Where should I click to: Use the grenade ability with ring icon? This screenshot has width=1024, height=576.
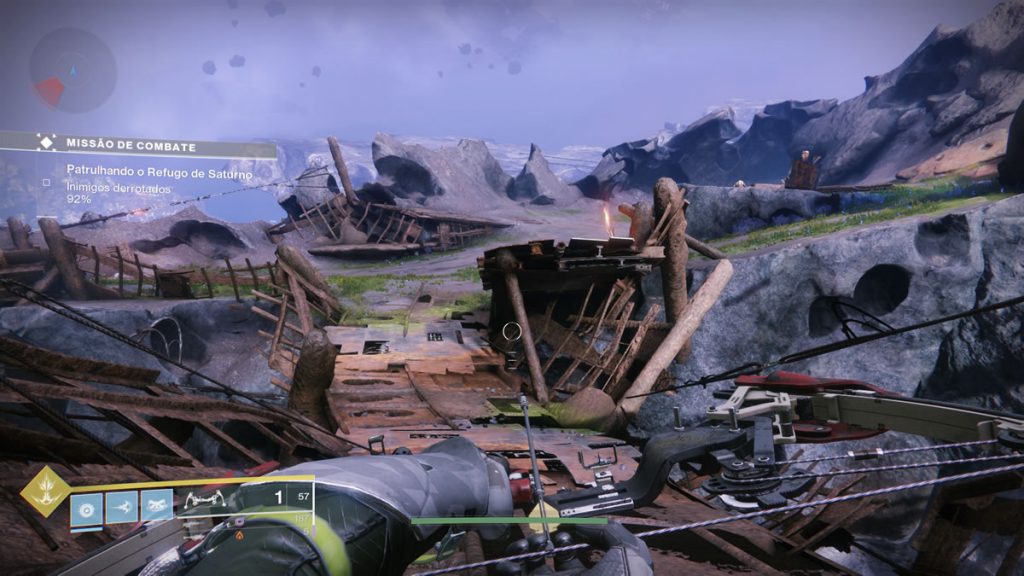pyautogui.click(x=87, y=506)
